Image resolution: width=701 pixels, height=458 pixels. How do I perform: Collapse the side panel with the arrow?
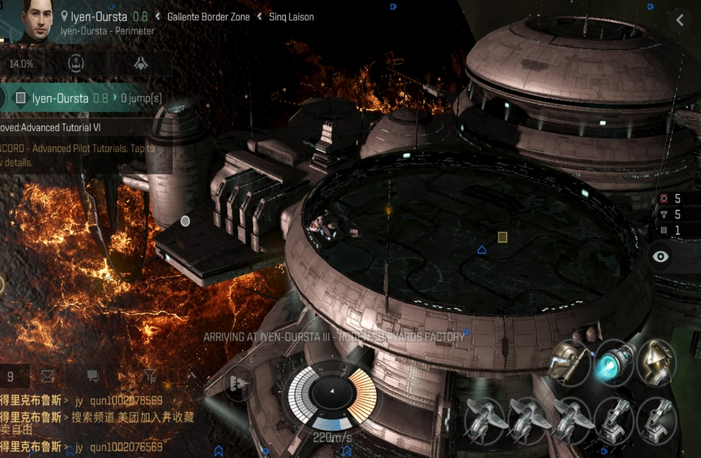point(680,19)
